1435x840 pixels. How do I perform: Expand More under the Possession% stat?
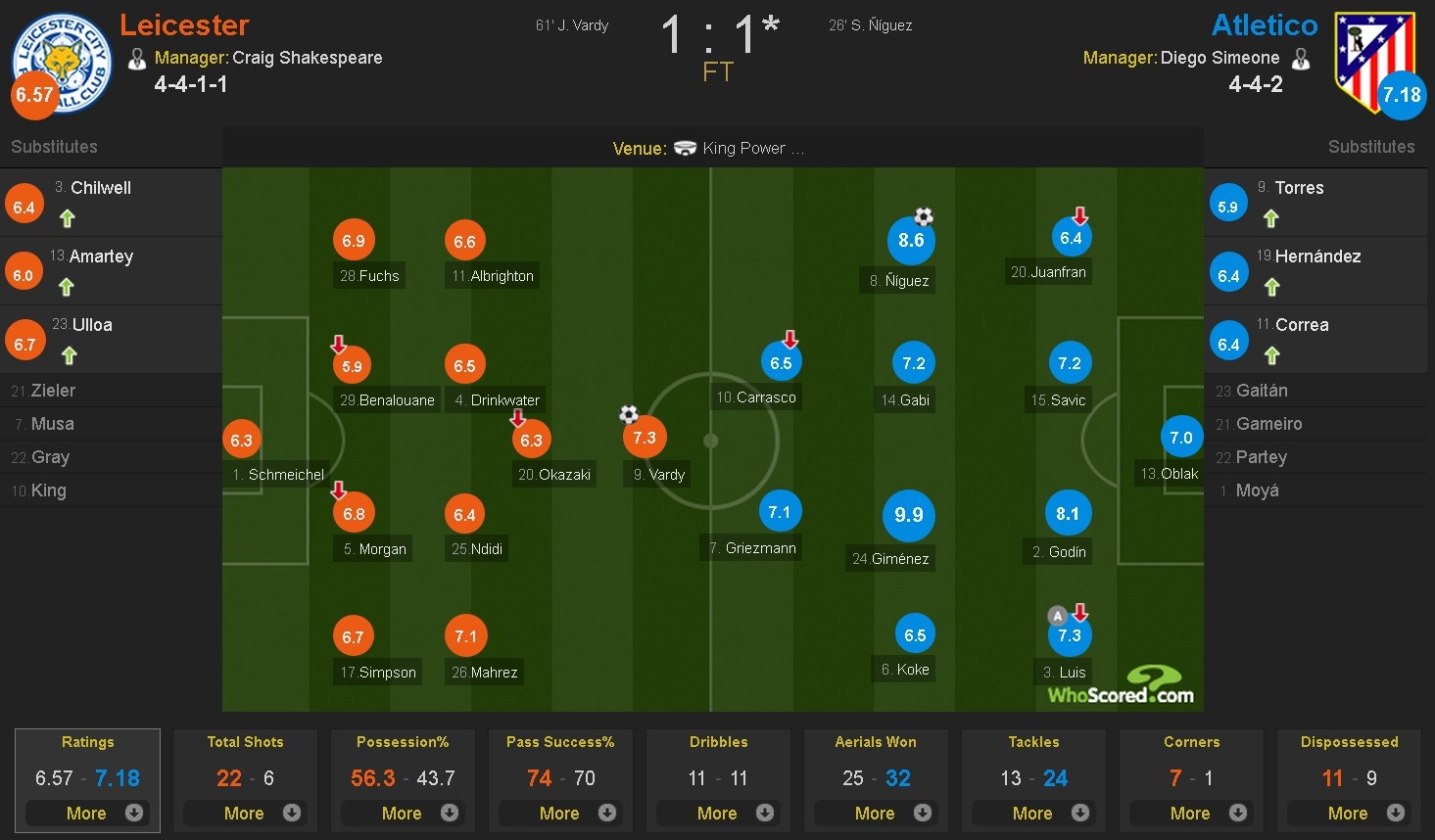click(x=403, y=813)
